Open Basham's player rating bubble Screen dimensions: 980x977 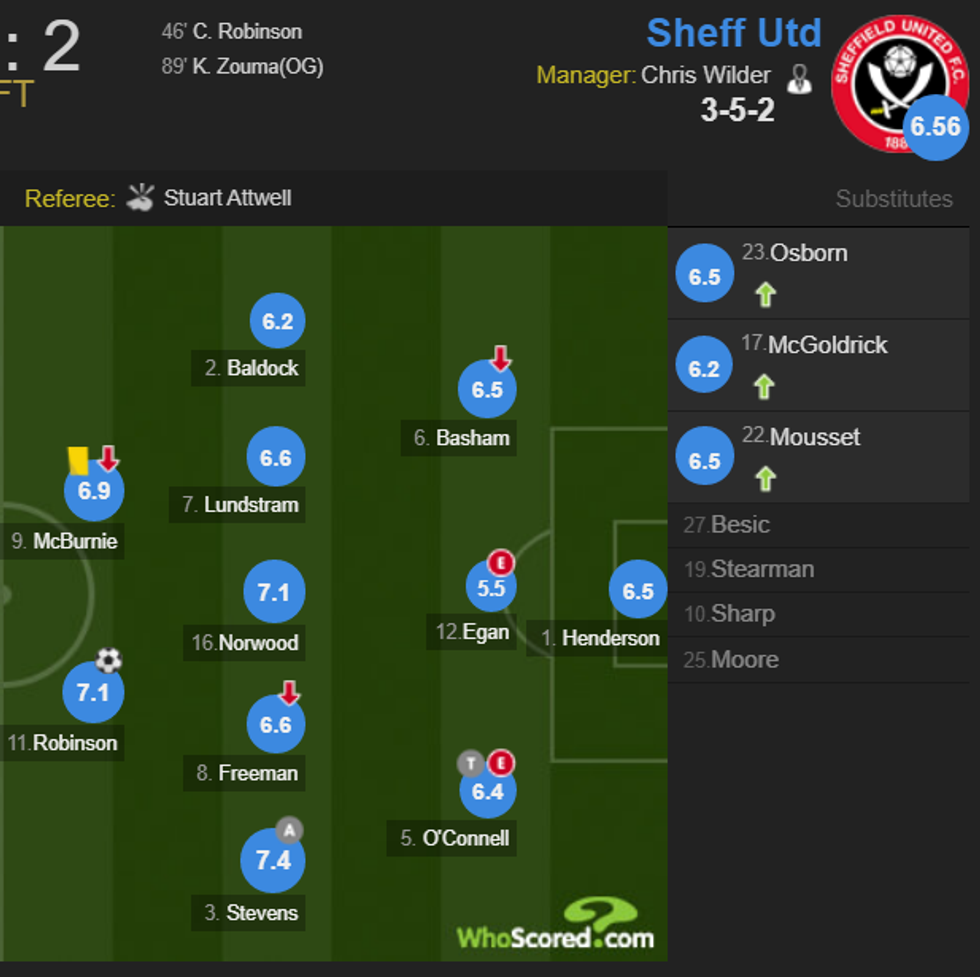(487, 389)
